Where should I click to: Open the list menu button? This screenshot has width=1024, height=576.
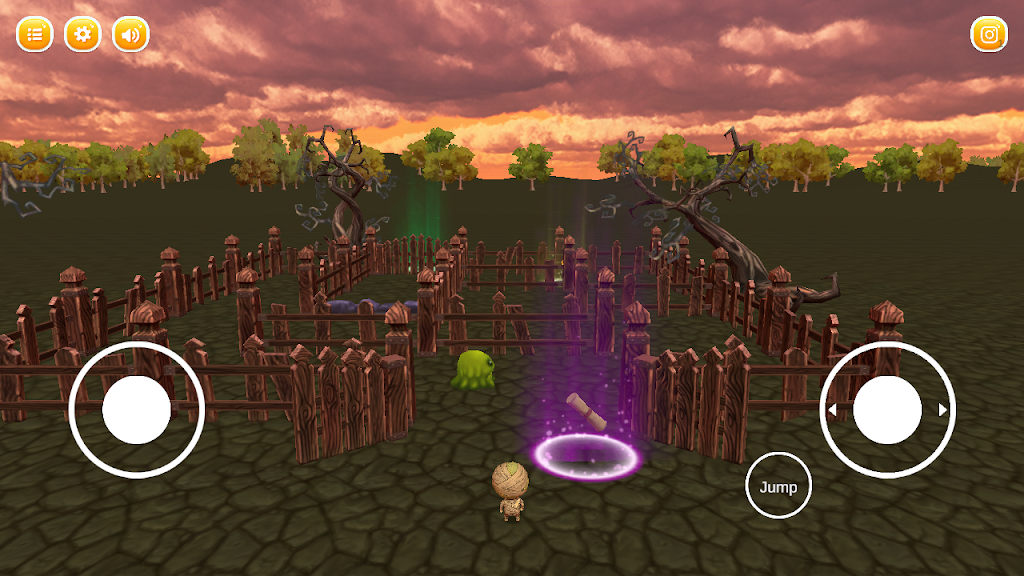click(x=34, y=34)
